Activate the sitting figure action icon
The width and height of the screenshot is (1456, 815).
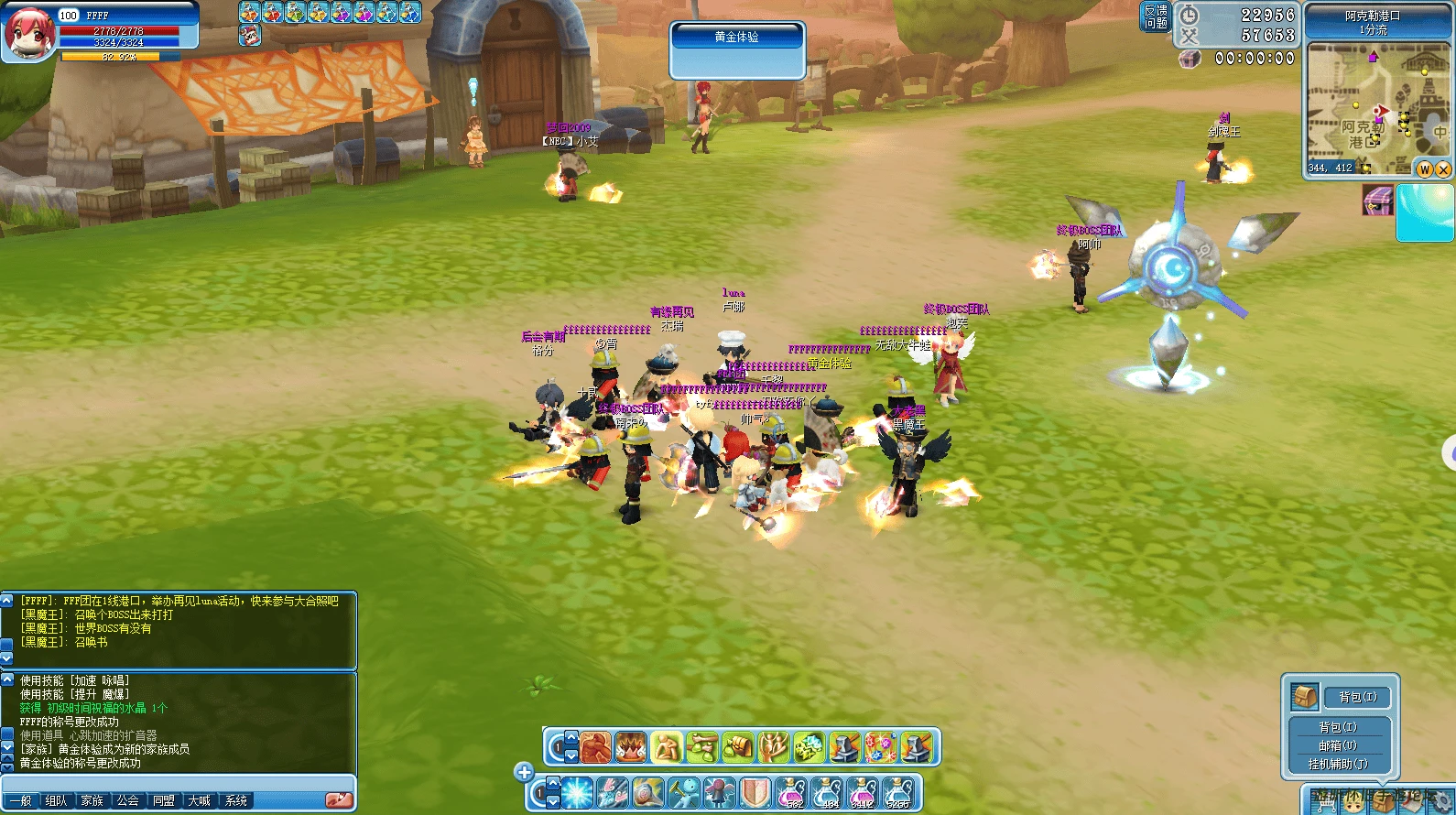point(666,748)
